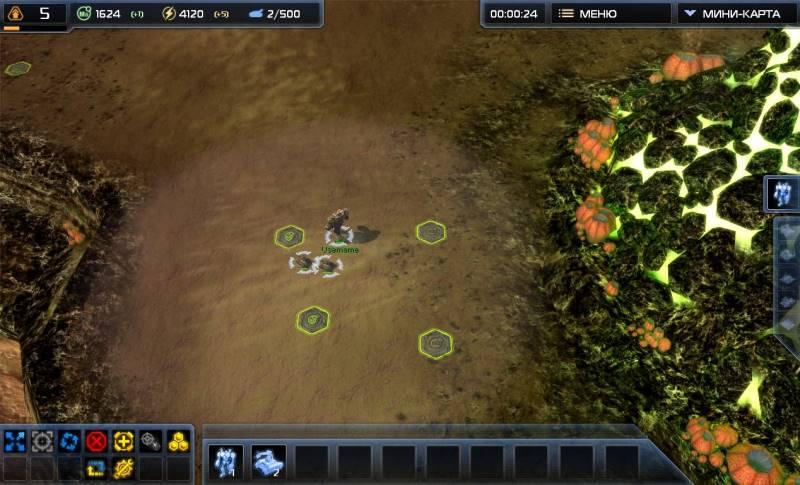Activate the yellow gear and wrench command

[x=123, y=467]
